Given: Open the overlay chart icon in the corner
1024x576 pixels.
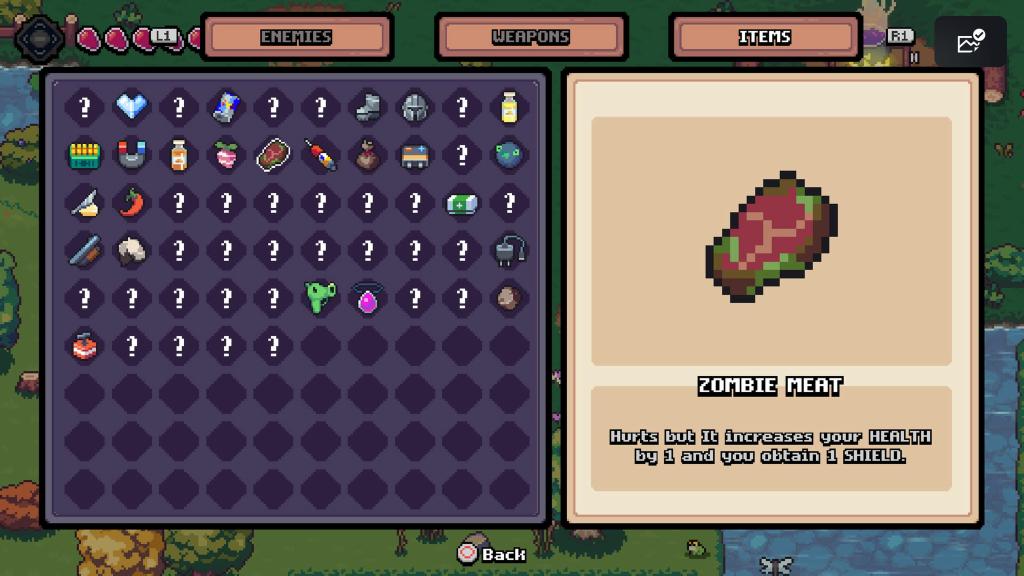Looking at the screenshot, I should point(970,42).
